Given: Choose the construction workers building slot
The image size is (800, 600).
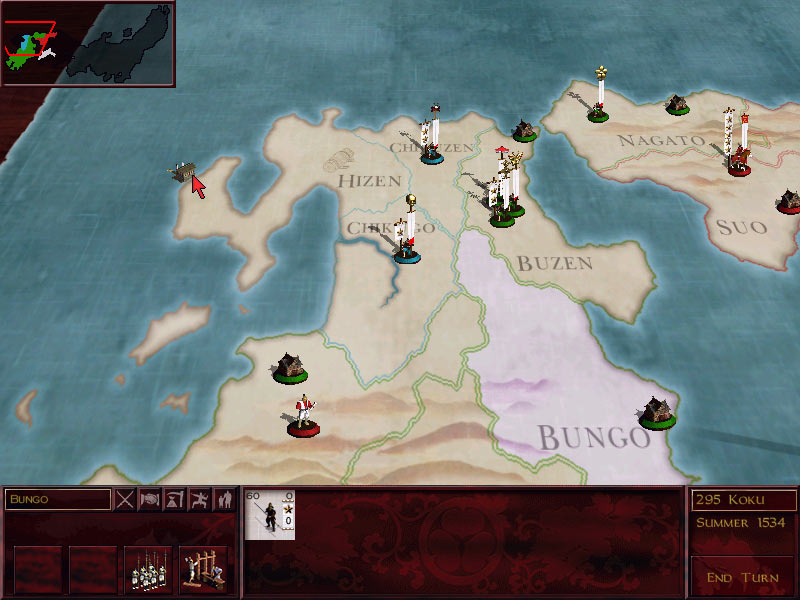Looking at the screenshot, I should tap(203, 569).
